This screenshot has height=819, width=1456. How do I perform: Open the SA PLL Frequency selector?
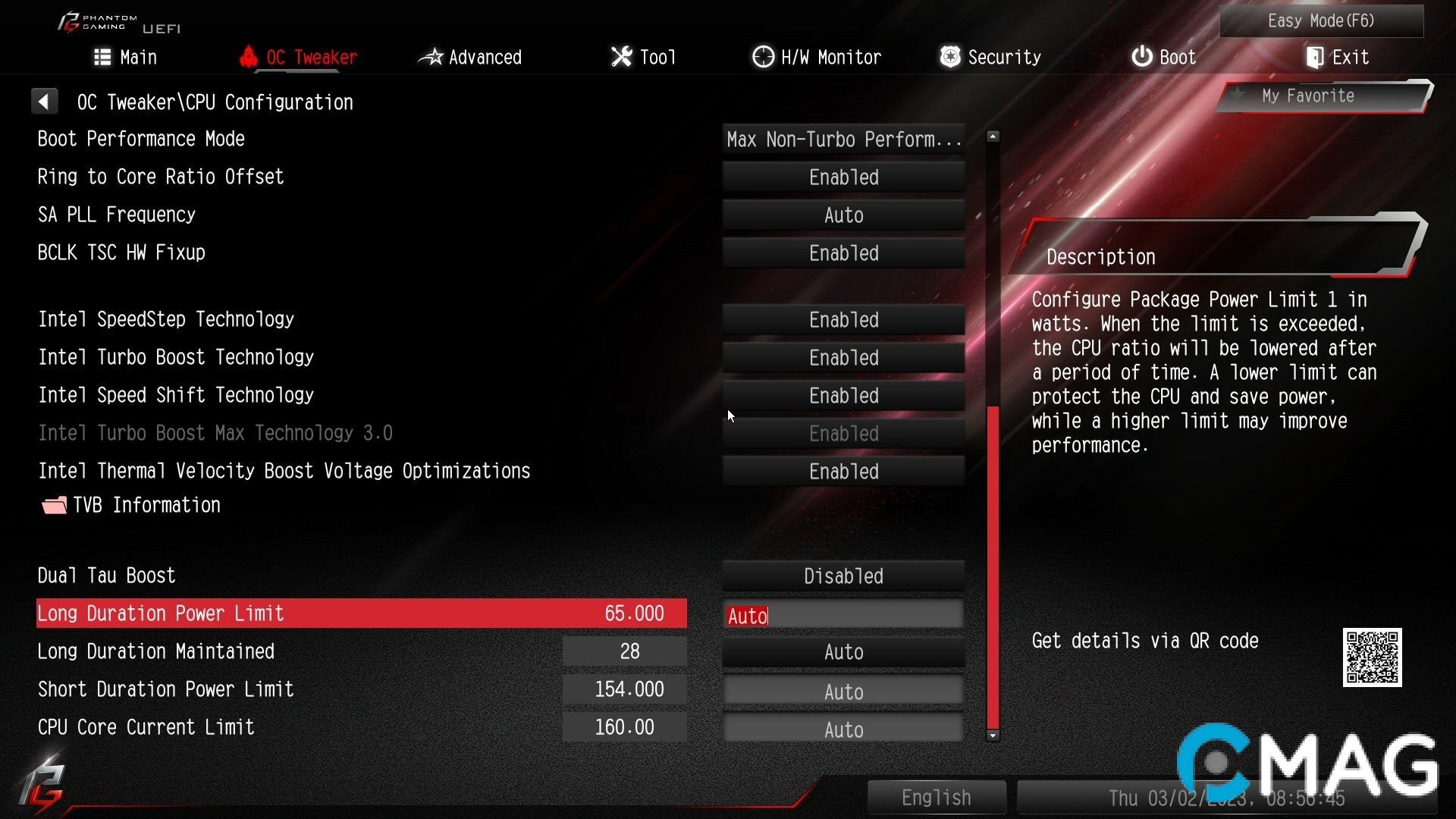(x=843, y=215)
